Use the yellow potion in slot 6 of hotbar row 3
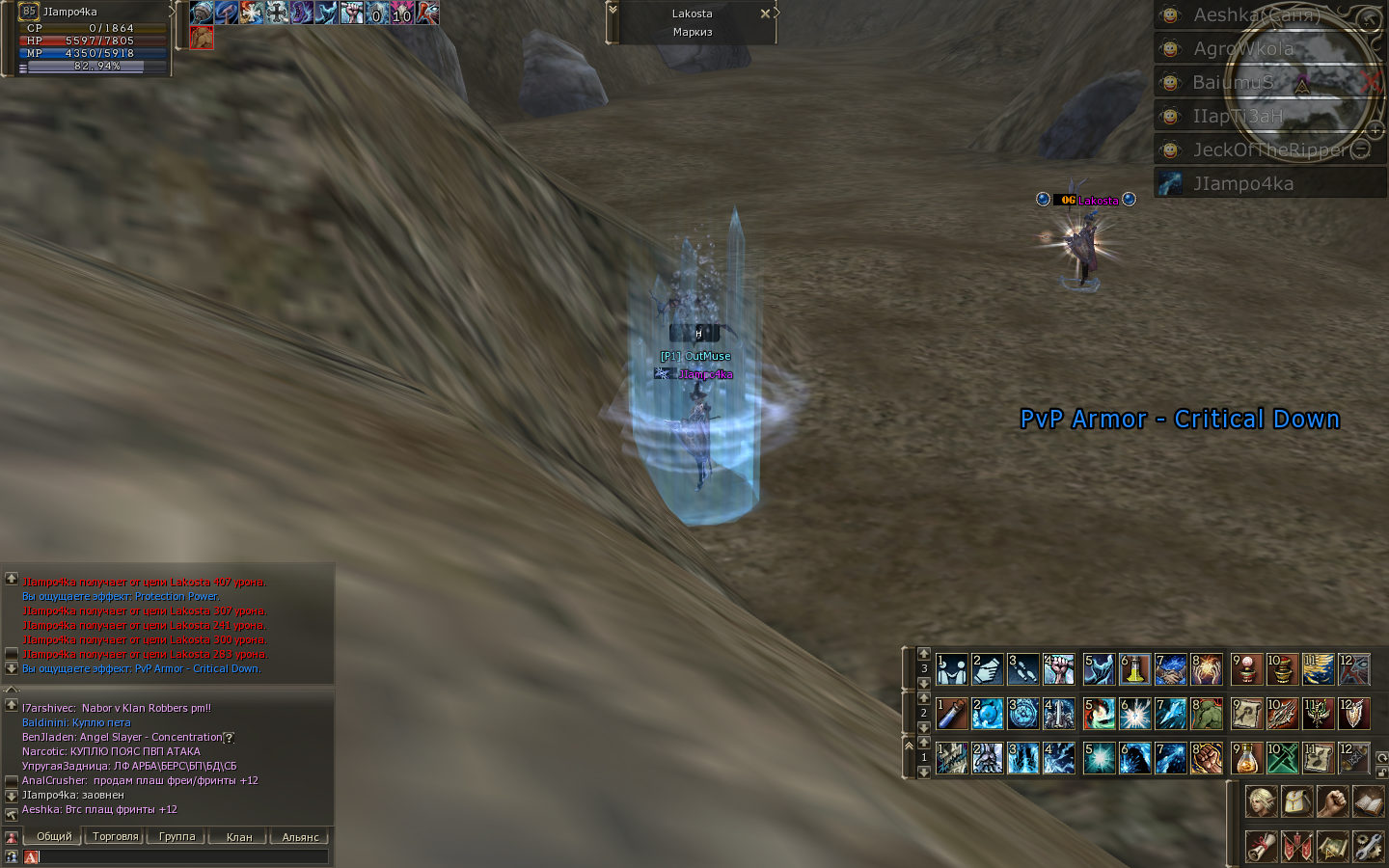1389x868 pixels. coord(1133,669)
